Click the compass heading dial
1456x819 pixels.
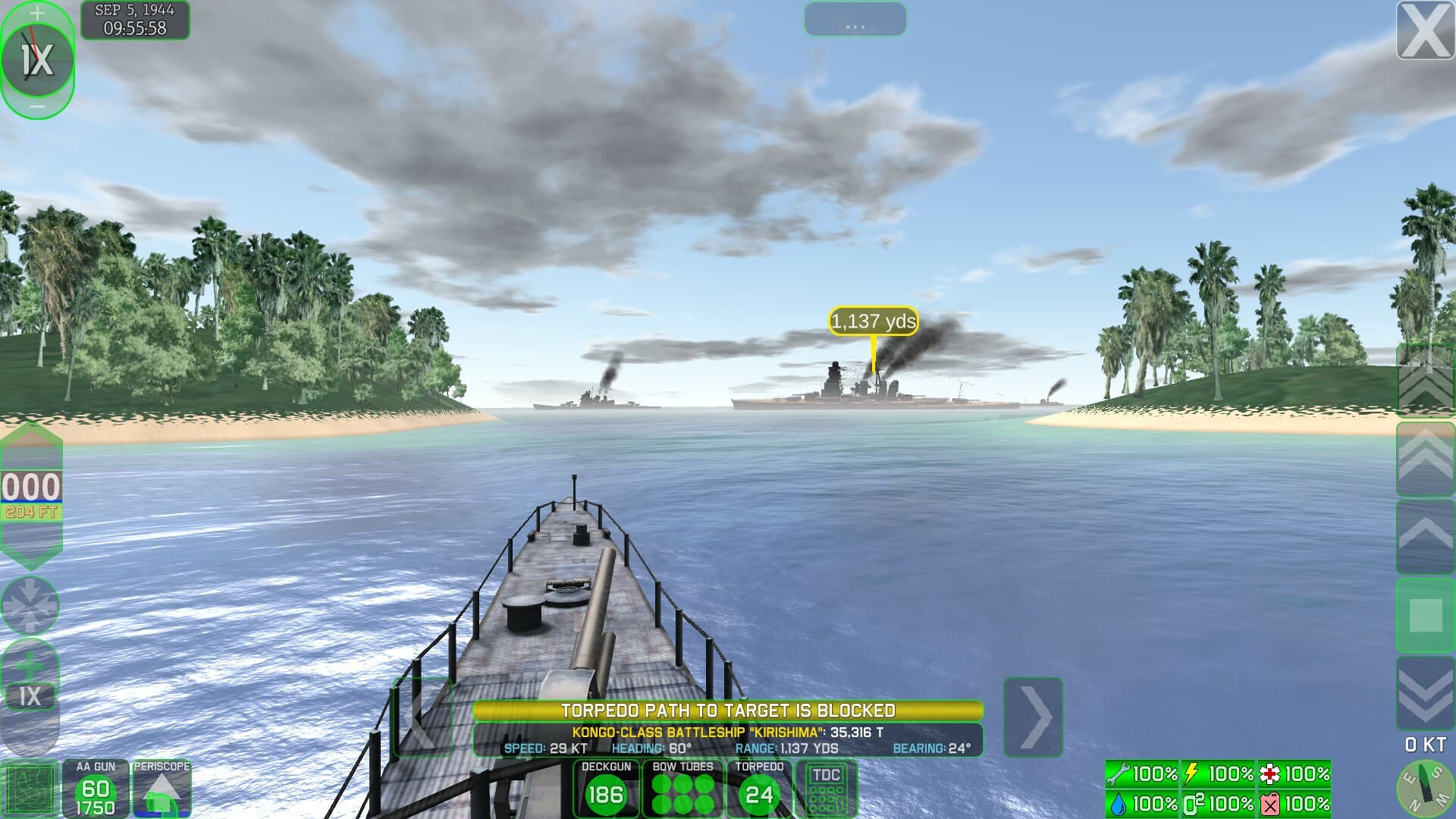(x=1425, y=789)
